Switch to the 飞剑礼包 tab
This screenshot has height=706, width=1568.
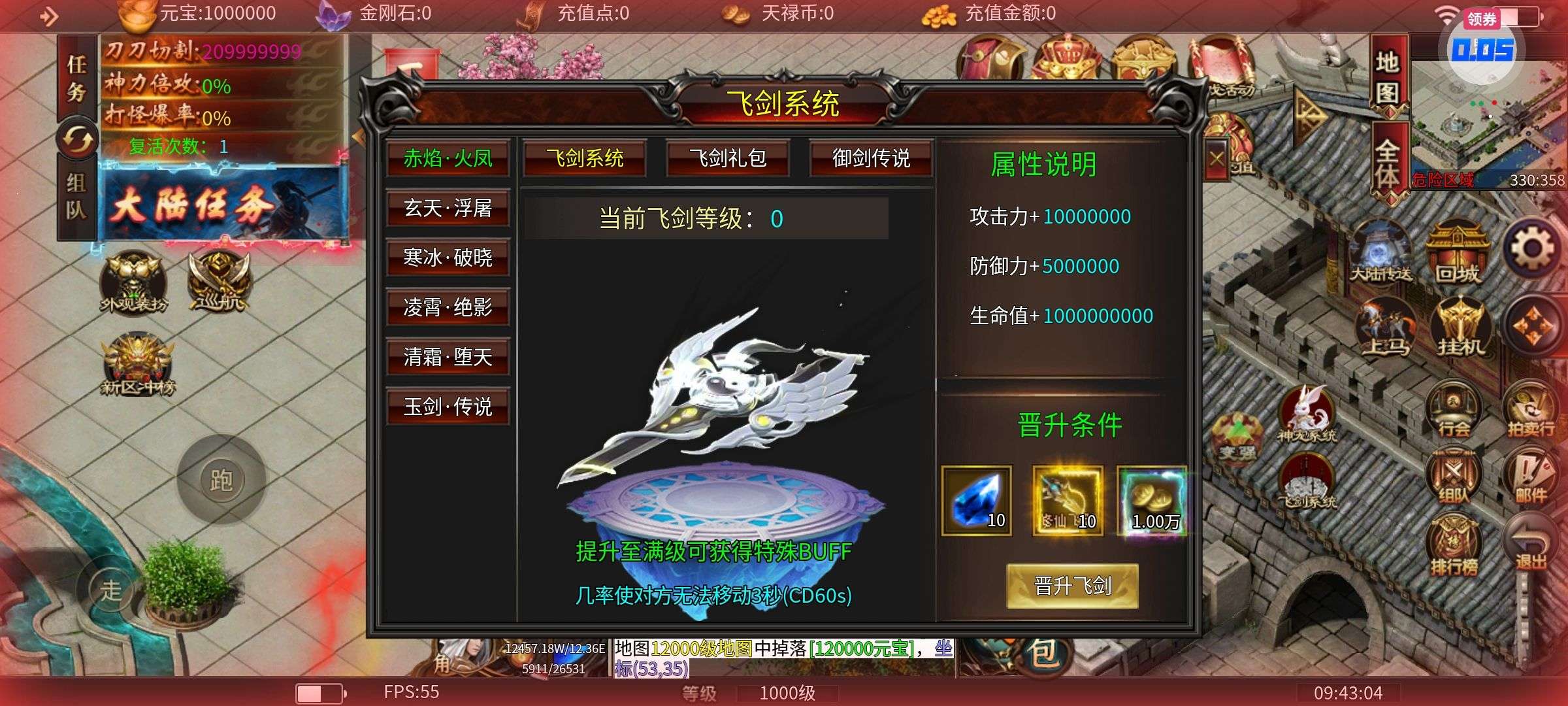[x=727, y=158]
